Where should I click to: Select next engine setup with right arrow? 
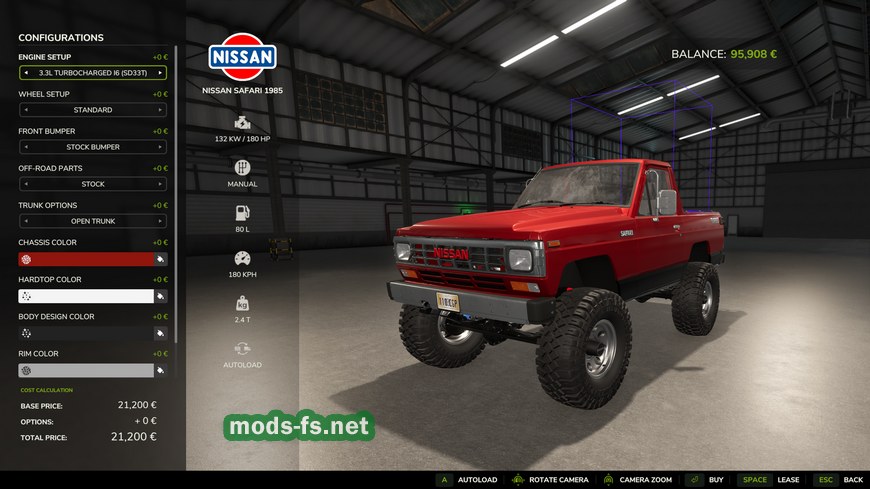160,73
